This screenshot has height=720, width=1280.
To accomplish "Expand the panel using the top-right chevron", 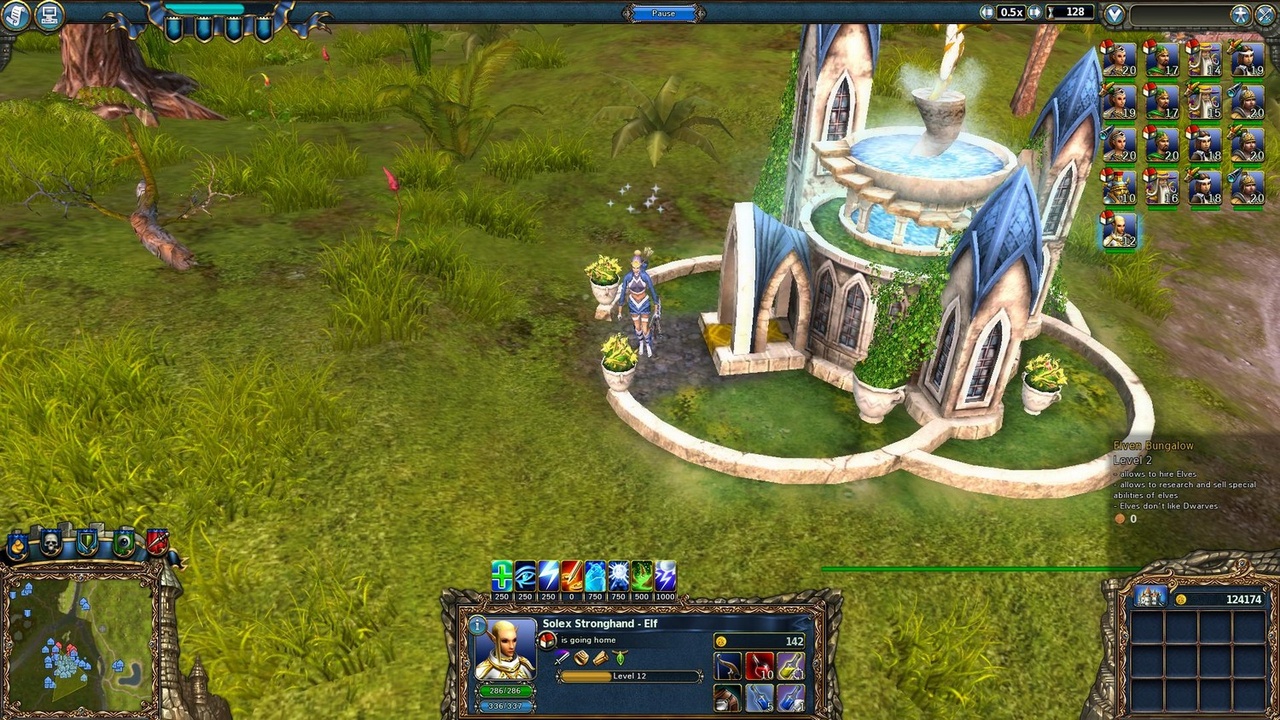I will pyautogui.click(x=1115, y=13).
